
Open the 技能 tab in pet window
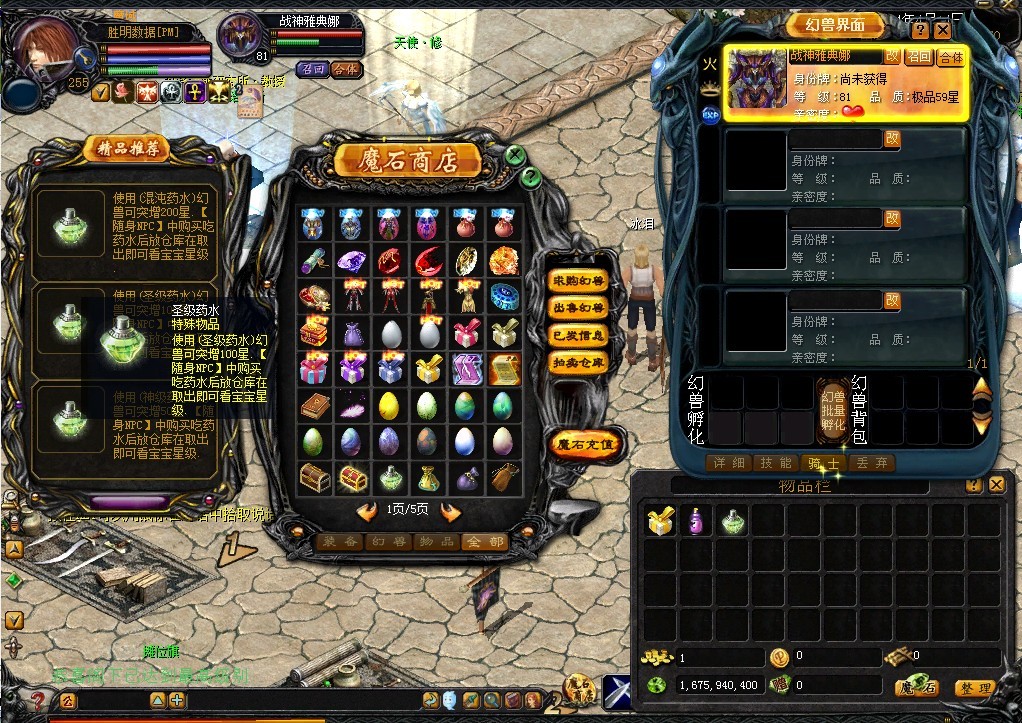pyautogui.click(x=775, y=463)
